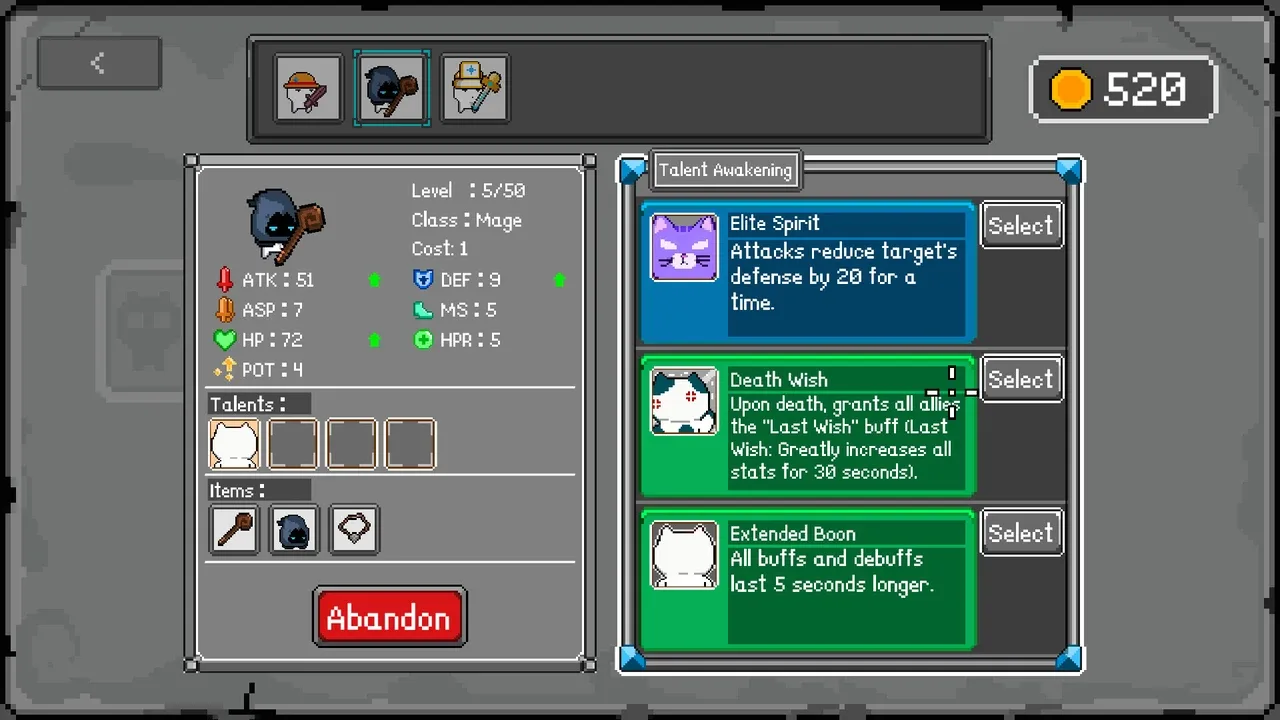Screen dimensions: 1280x720
Task: Click the Extended Boon white cat icon
Action: point(684,555)
